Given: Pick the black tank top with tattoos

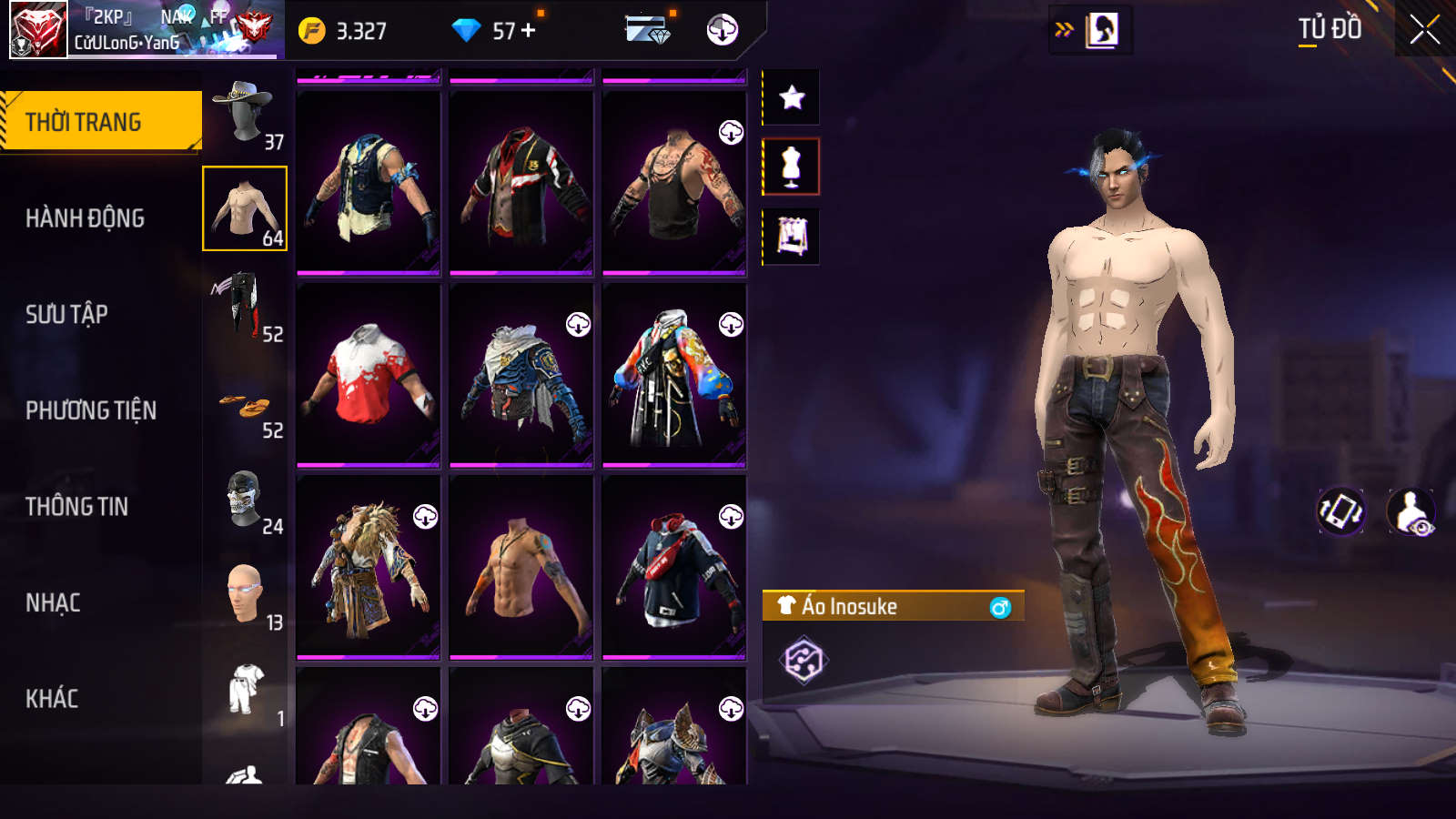Looking at the screenshot, I should pos(674,182).
